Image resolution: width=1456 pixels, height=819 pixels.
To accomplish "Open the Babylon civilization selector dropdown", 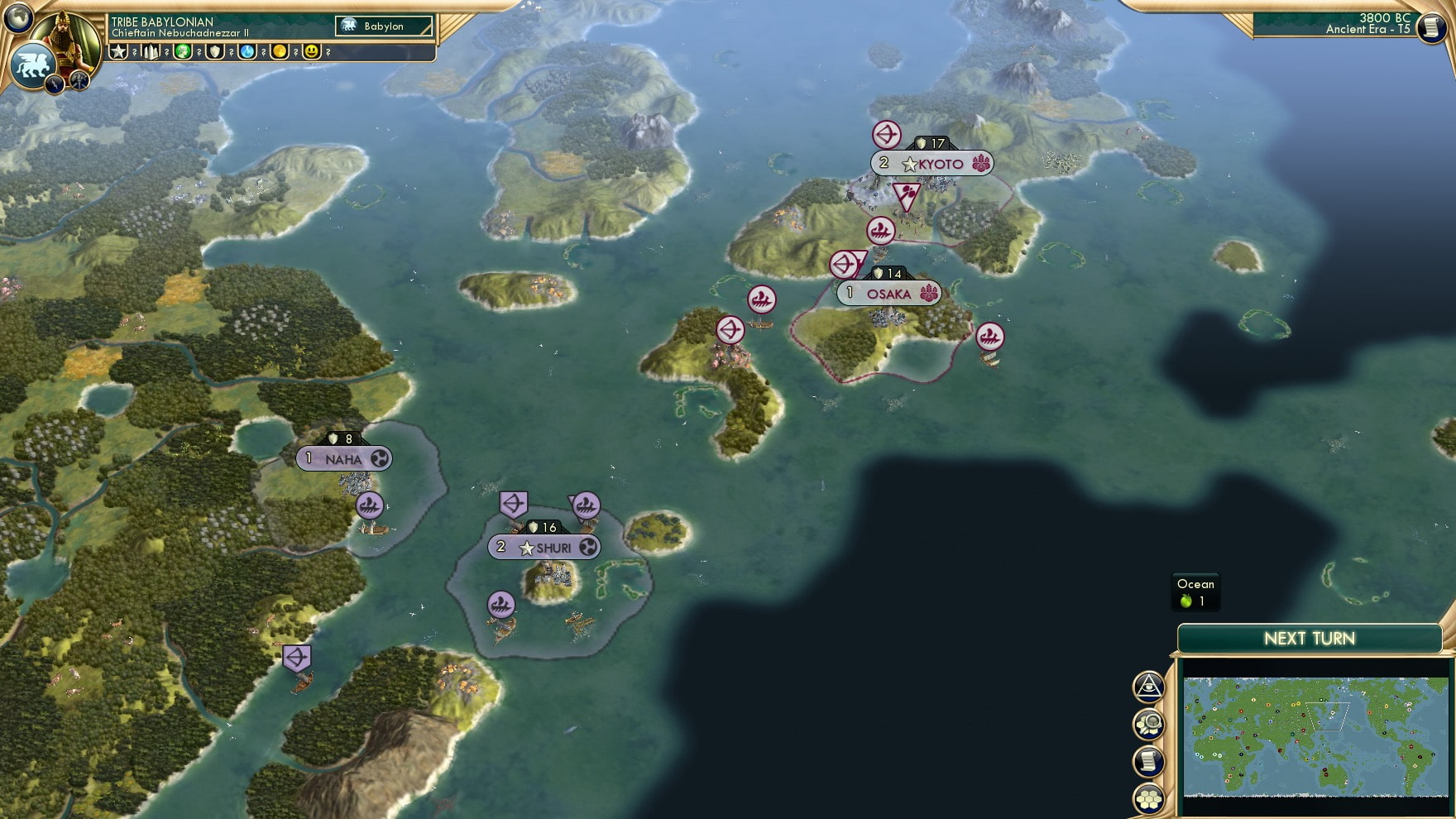I will pos(383,26).
